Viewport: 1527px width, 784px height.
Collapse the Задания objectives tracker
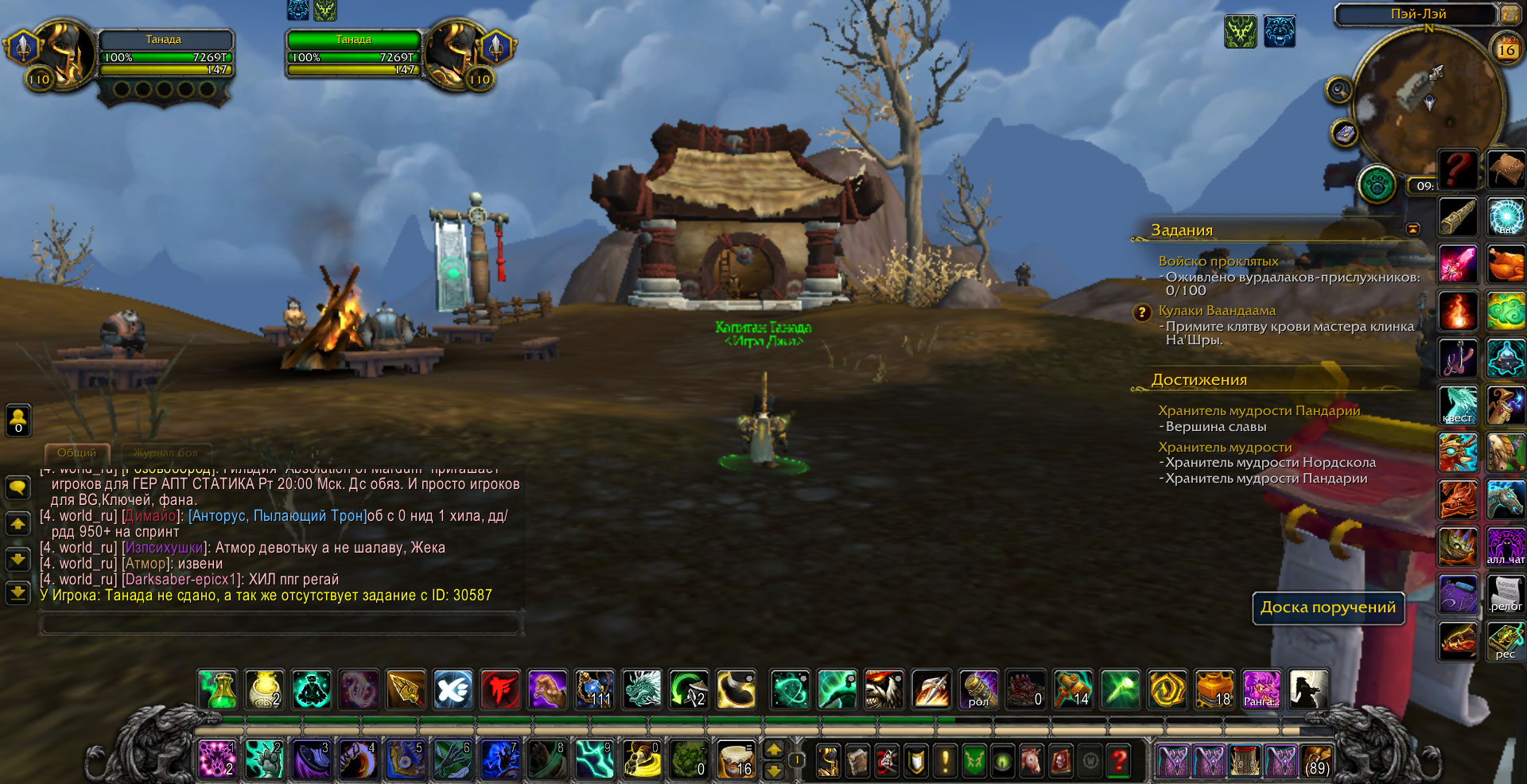[1413, 229]
